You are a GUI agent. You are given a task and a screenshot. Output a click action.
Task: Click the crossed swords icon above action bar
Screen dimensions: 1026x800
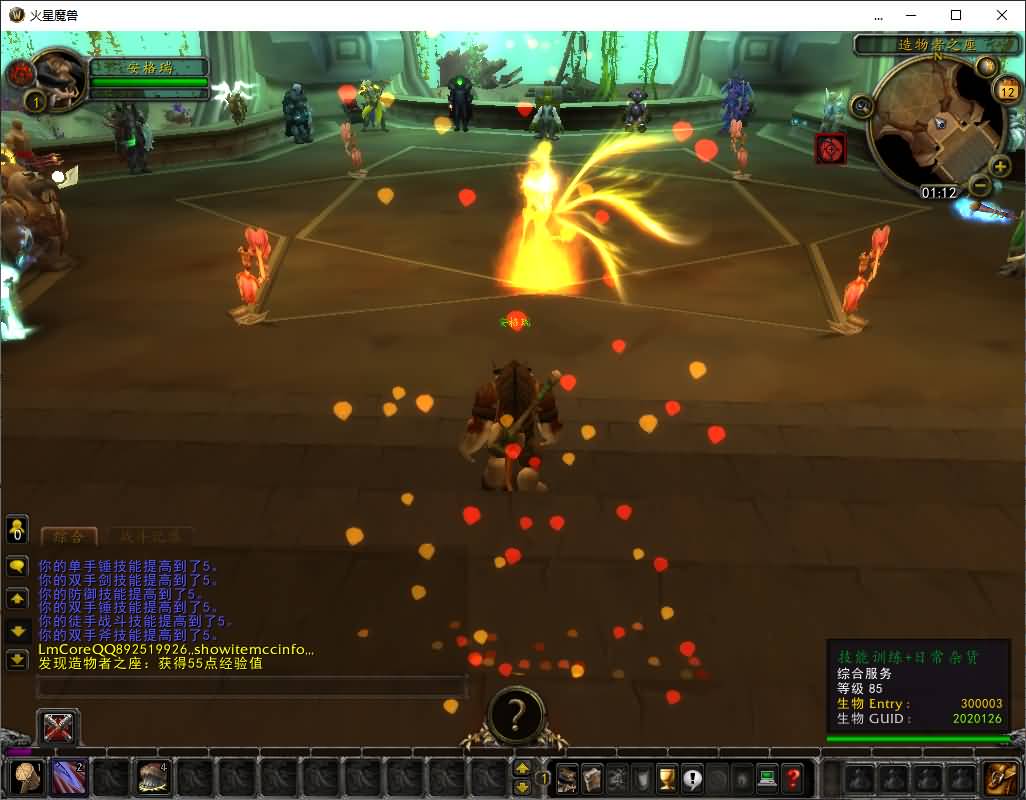(x=58, y=727)
